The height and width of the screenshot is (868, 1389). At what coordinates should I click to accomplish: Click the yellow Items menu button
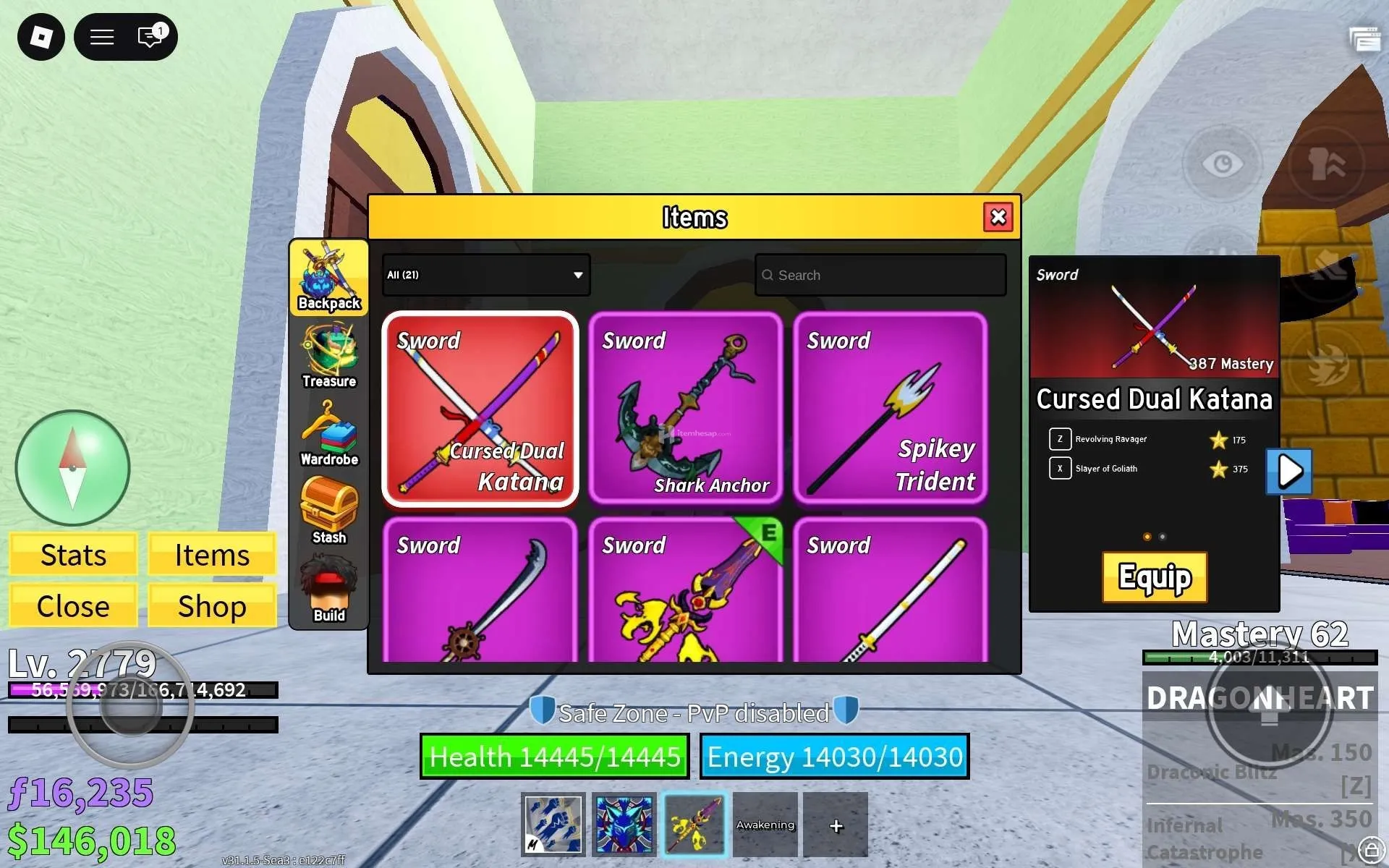[212, 555]
